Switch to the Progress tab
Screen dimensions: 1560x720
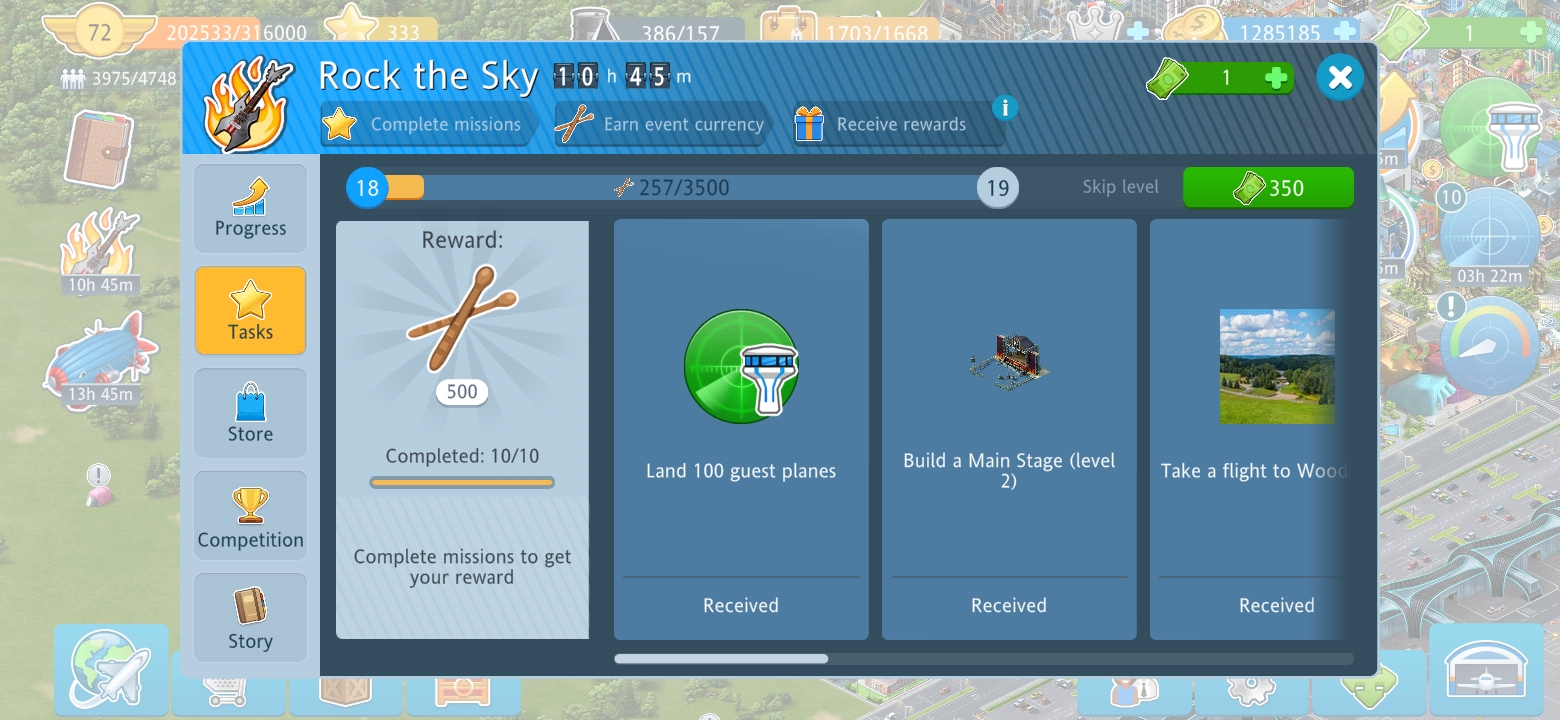tap(250, 209)
